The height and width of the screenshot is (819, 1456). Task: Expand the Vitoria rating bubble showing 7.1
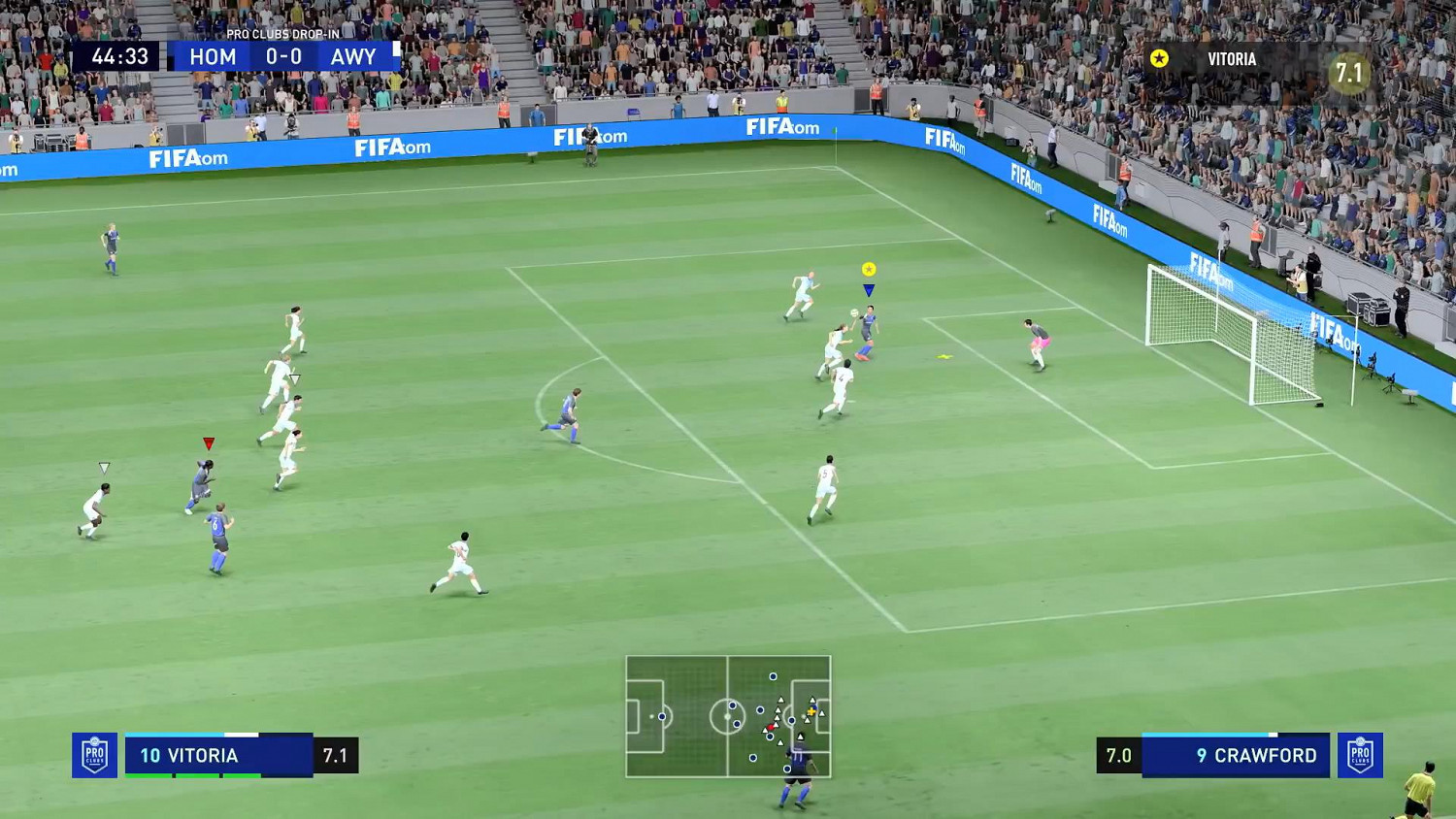(1348, 73)
